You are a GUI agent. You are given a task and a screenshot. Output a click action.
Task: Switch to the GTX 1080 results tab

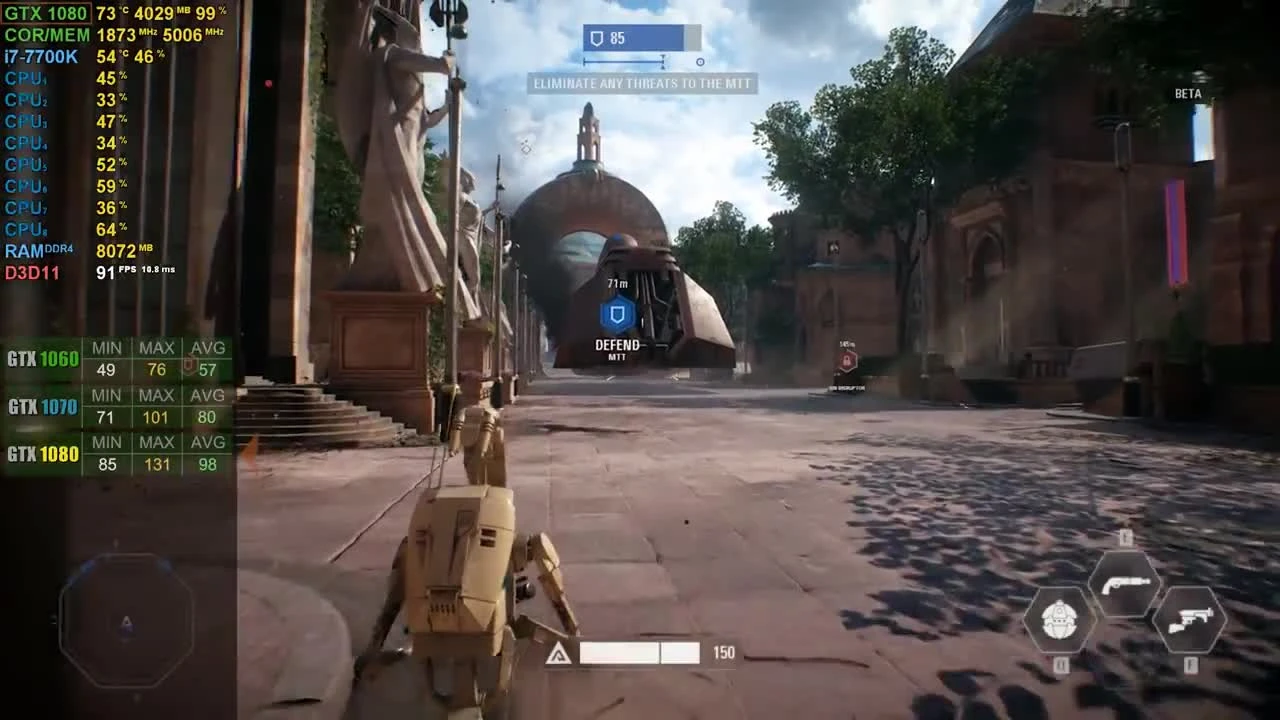tap(43, 452)
